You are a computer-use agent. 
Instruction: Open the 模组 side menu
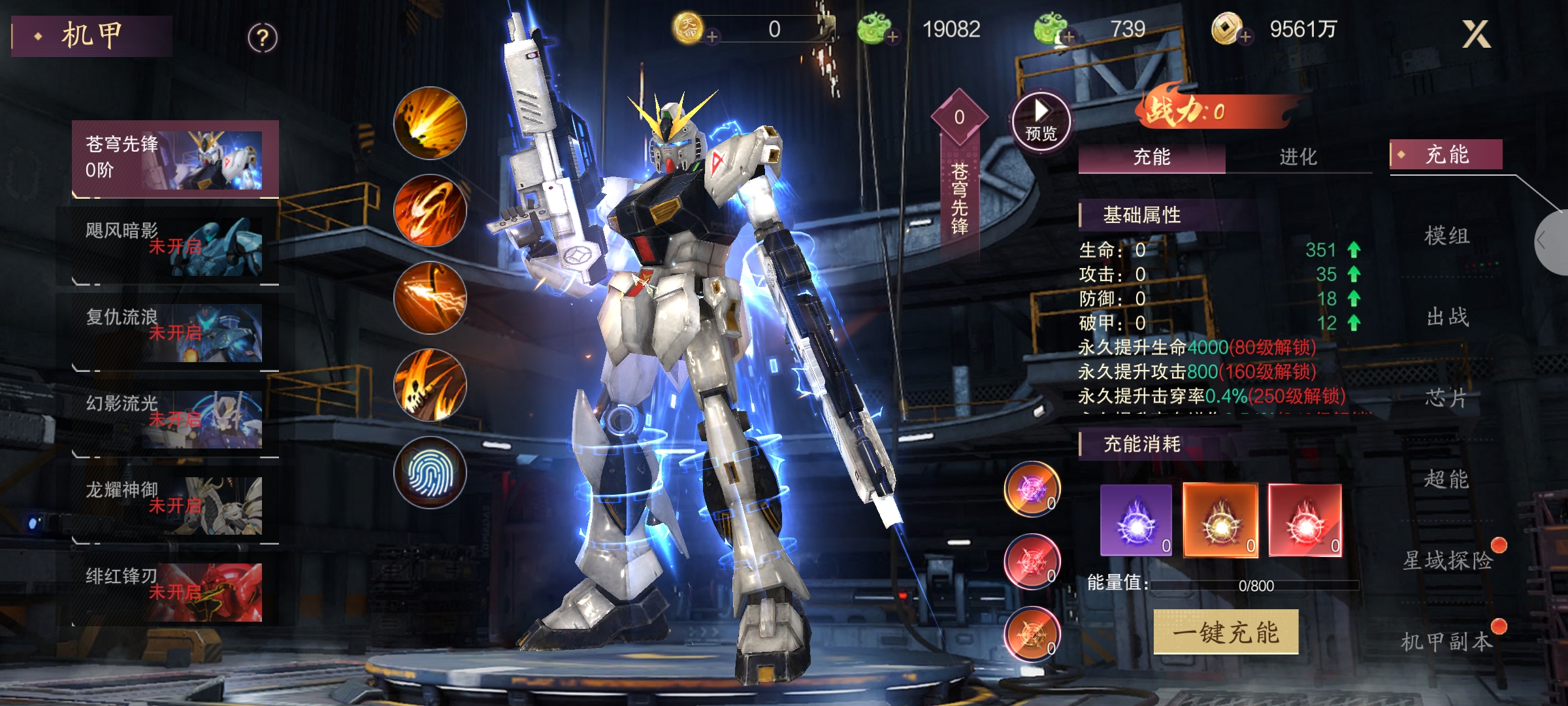click(1447, 235)
